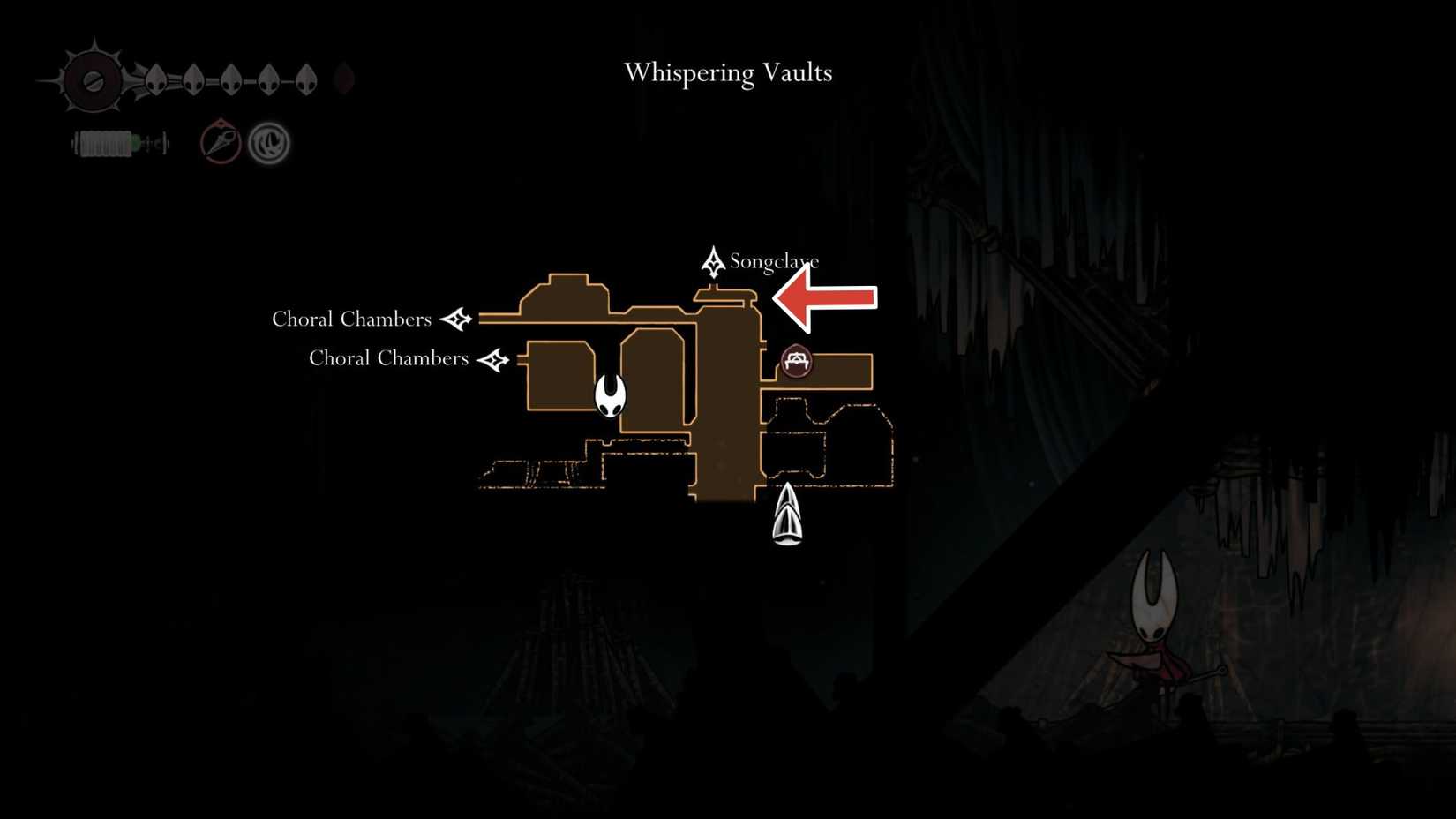Toggle the first health mask indicator
This screenshot has width=1456, height=819.
pos(156,78)
